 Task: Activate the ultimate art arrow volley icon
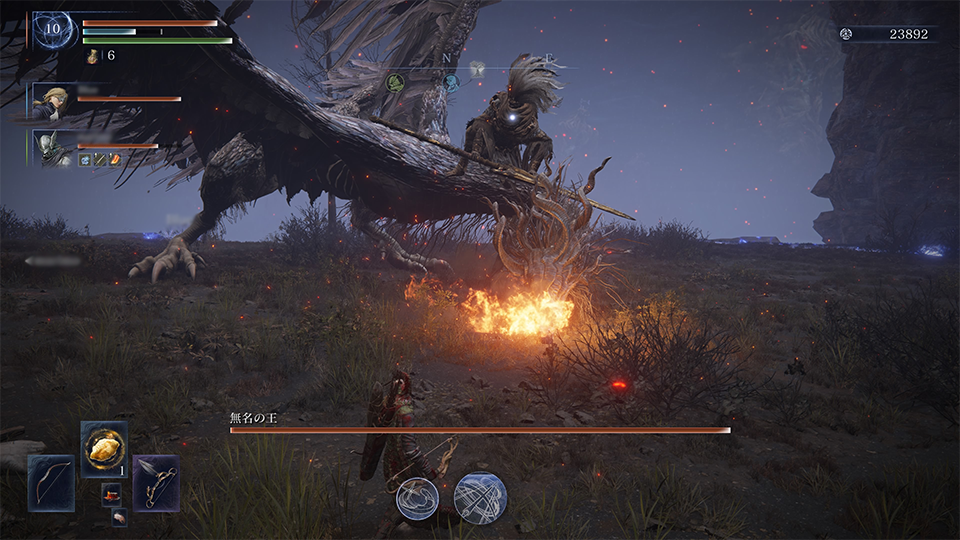pyautogui.click(x=480, y=497)
